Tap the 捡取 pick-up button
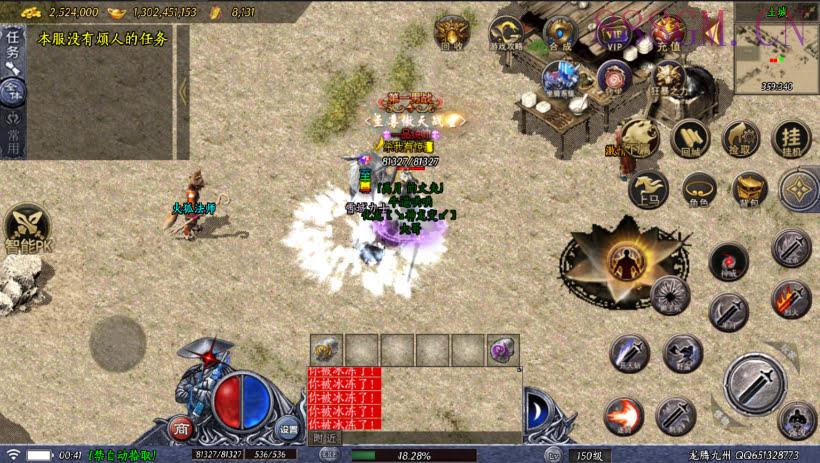Viewport: 820px width, 463px height. click(741, 139)
